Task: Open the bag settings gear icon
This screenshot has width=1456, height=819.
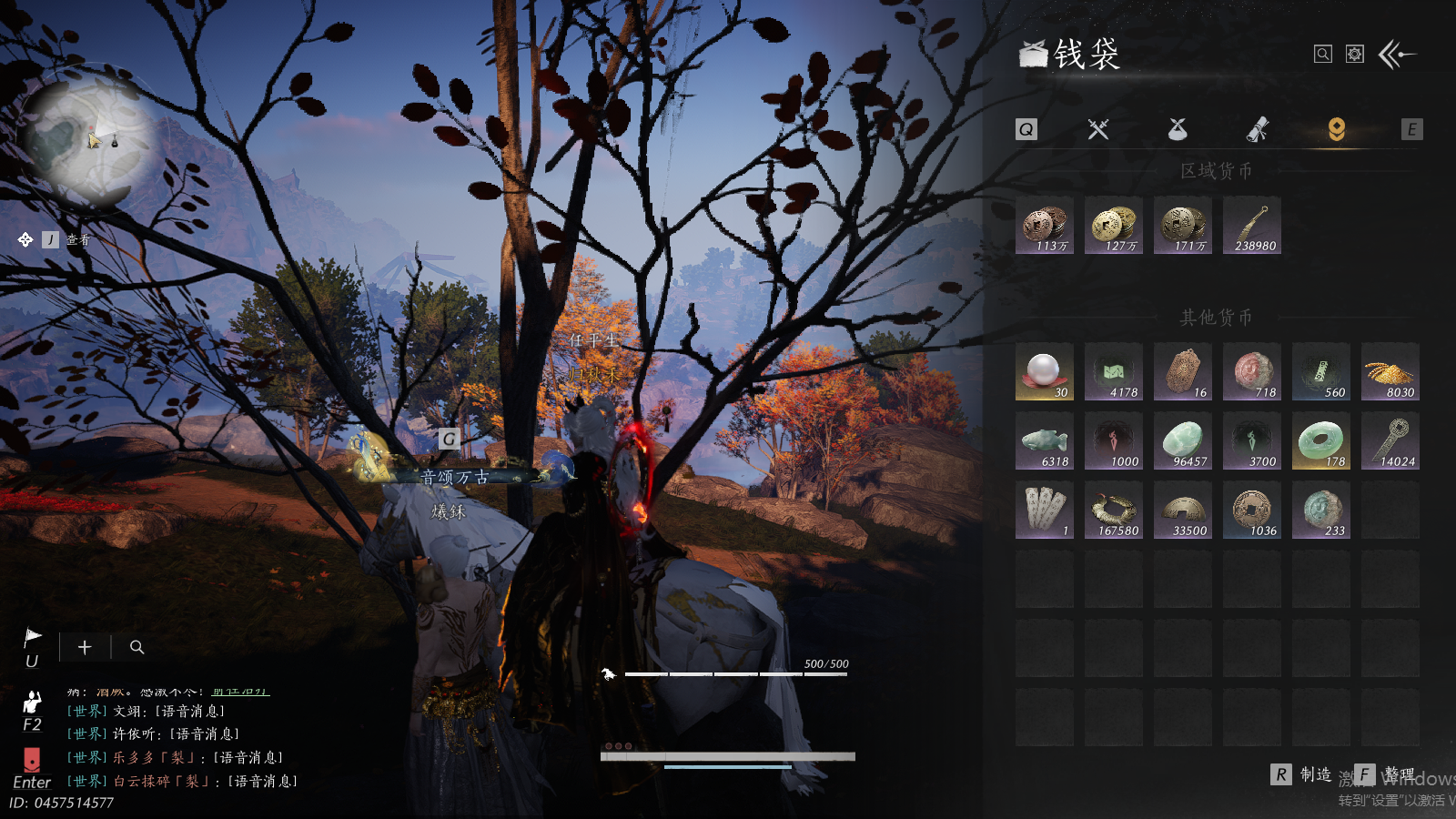Action: (x=1355, y=55)
